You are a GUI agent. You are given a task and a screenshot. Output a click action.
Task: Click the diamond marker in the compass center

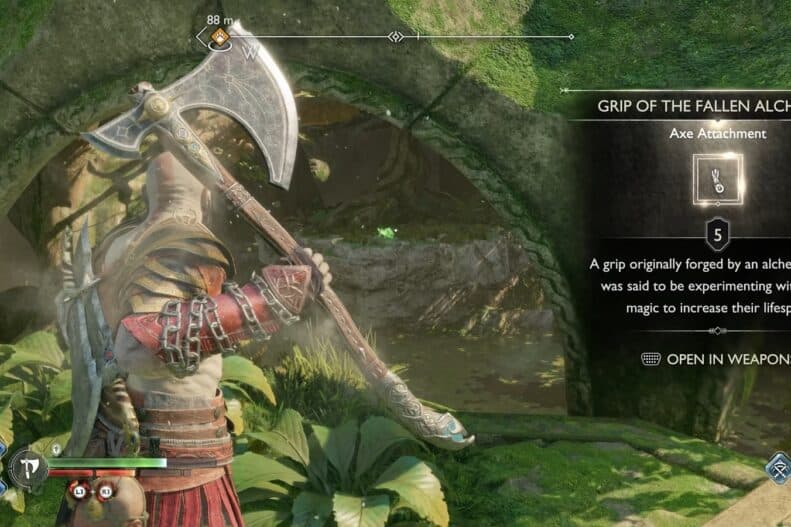396,37
